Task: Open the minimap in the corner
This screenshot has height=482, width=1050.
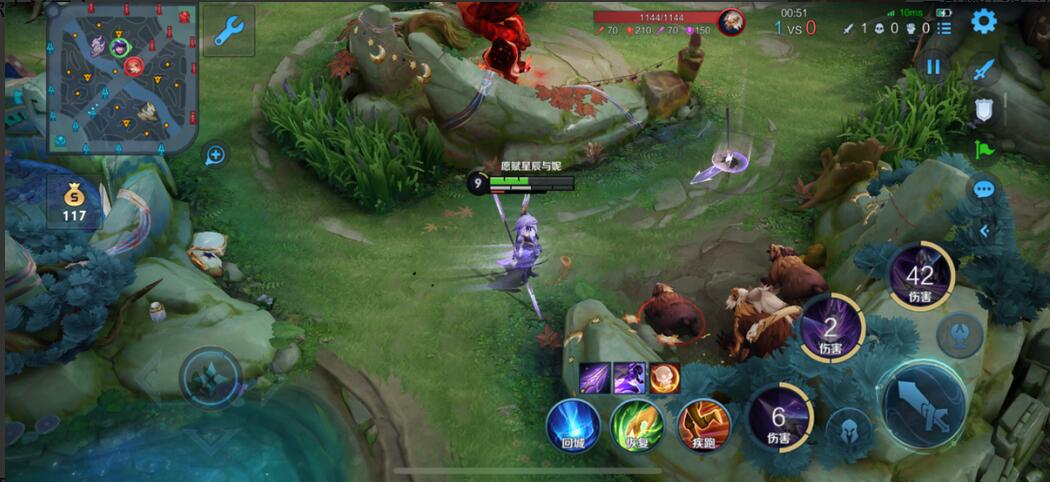Action: click(122, 77)
